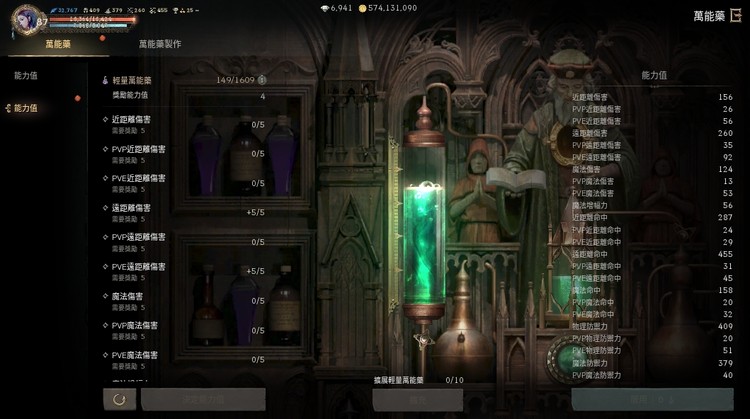
Task: Open the character portrait in the corner
Action: point(27,18)
